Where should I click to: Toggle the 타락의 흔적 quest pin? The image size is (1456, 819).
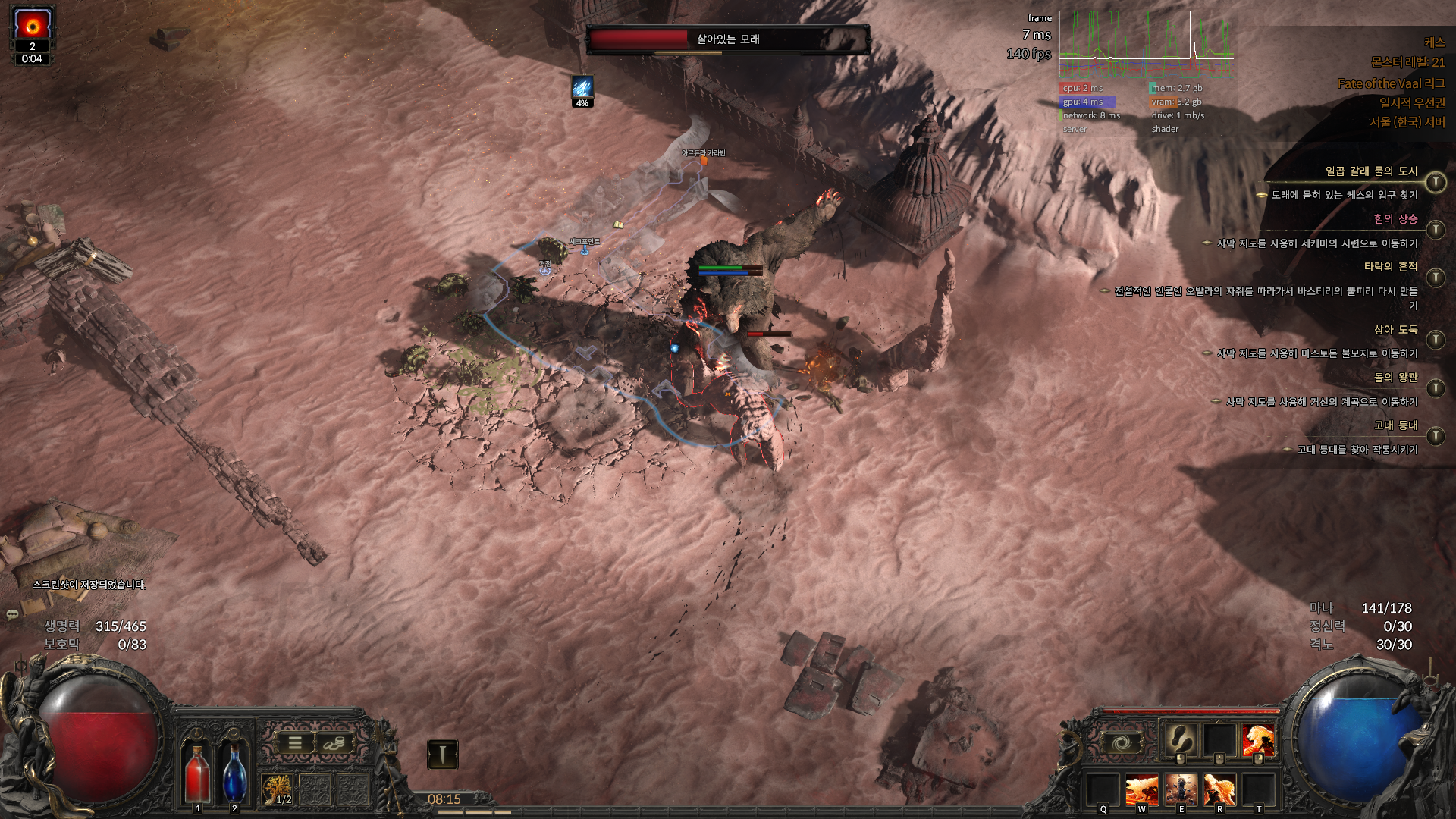1435,278
